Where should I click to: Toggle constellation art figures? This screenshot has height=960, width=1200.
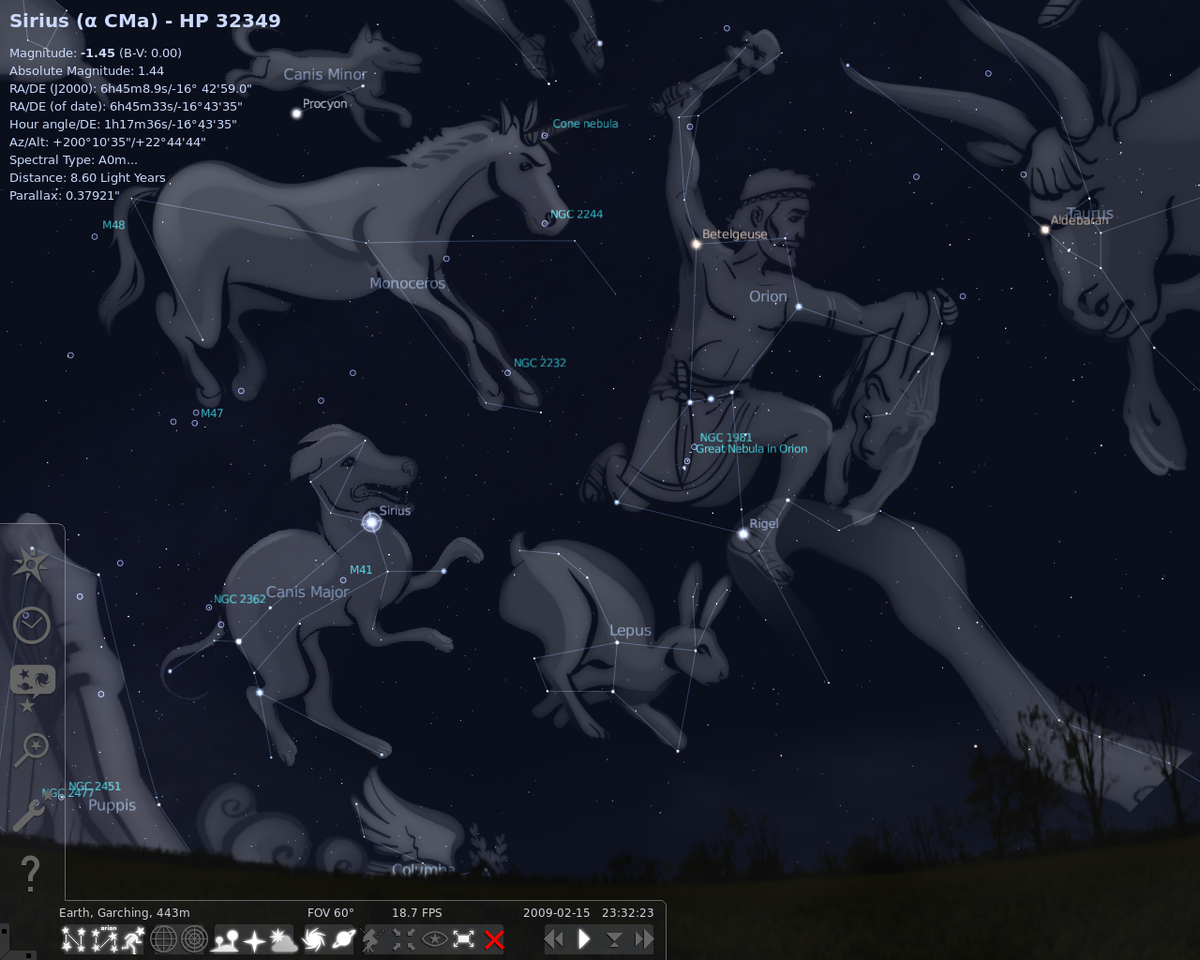133,939
